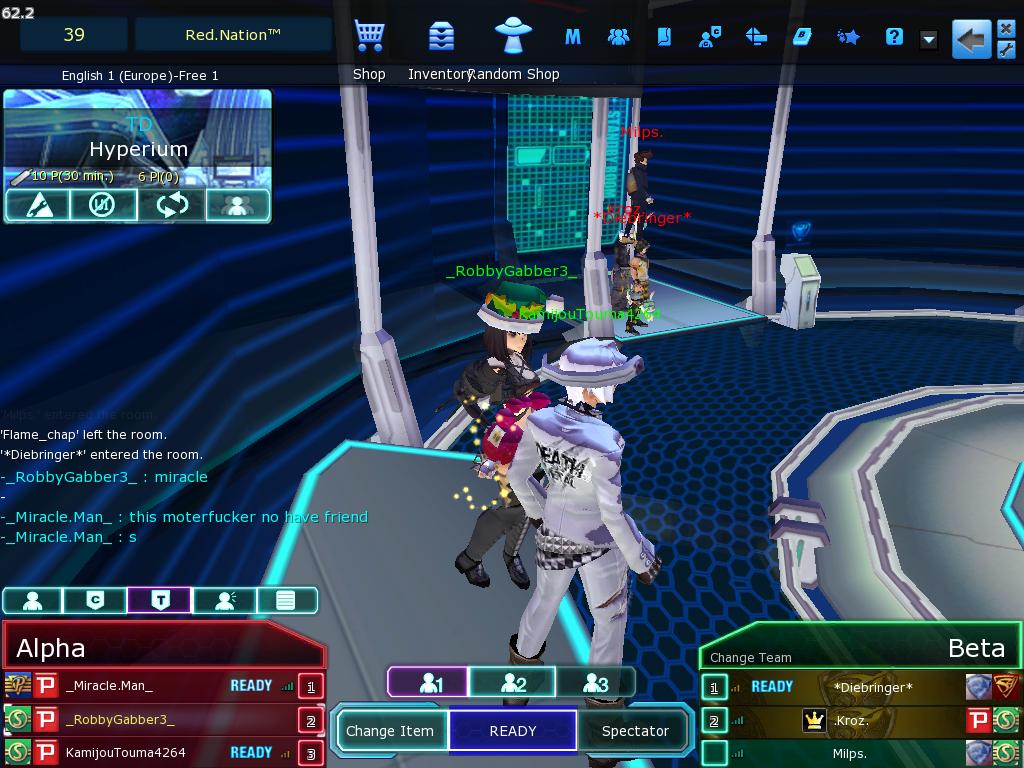The image size is (1024, 768).
Task: Expand the top bar dropdown arrow
Action: [x=929, y=40]
